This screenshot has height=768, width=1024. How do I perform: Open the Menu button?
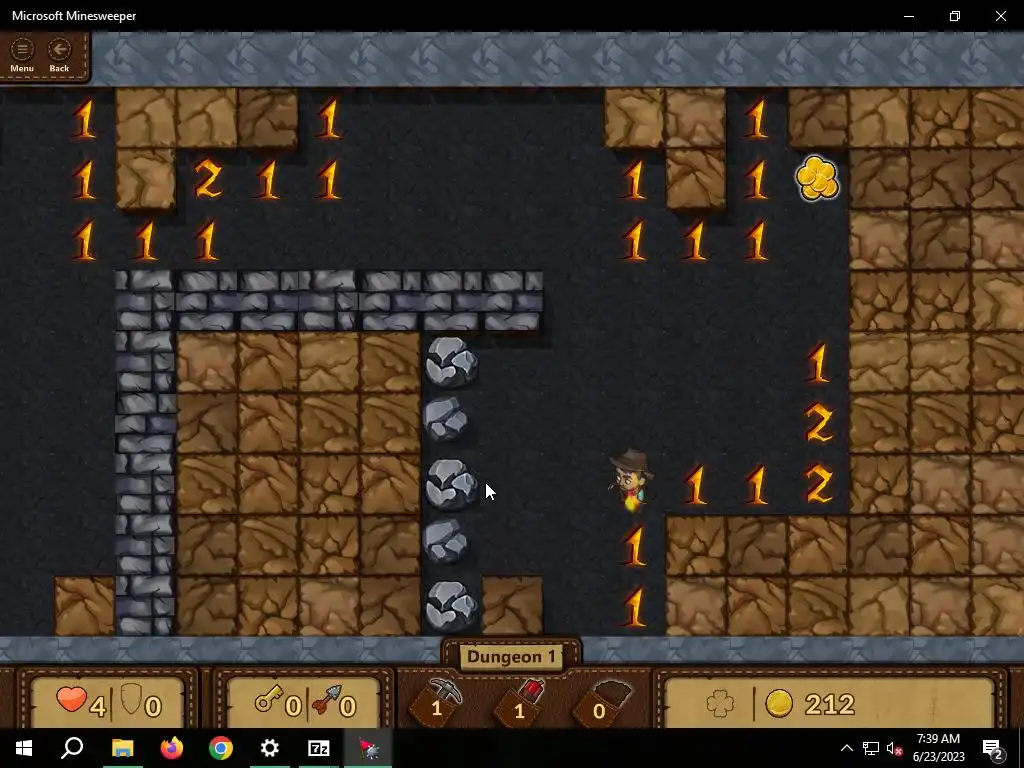pyautogui.click(x=22, y=55)
